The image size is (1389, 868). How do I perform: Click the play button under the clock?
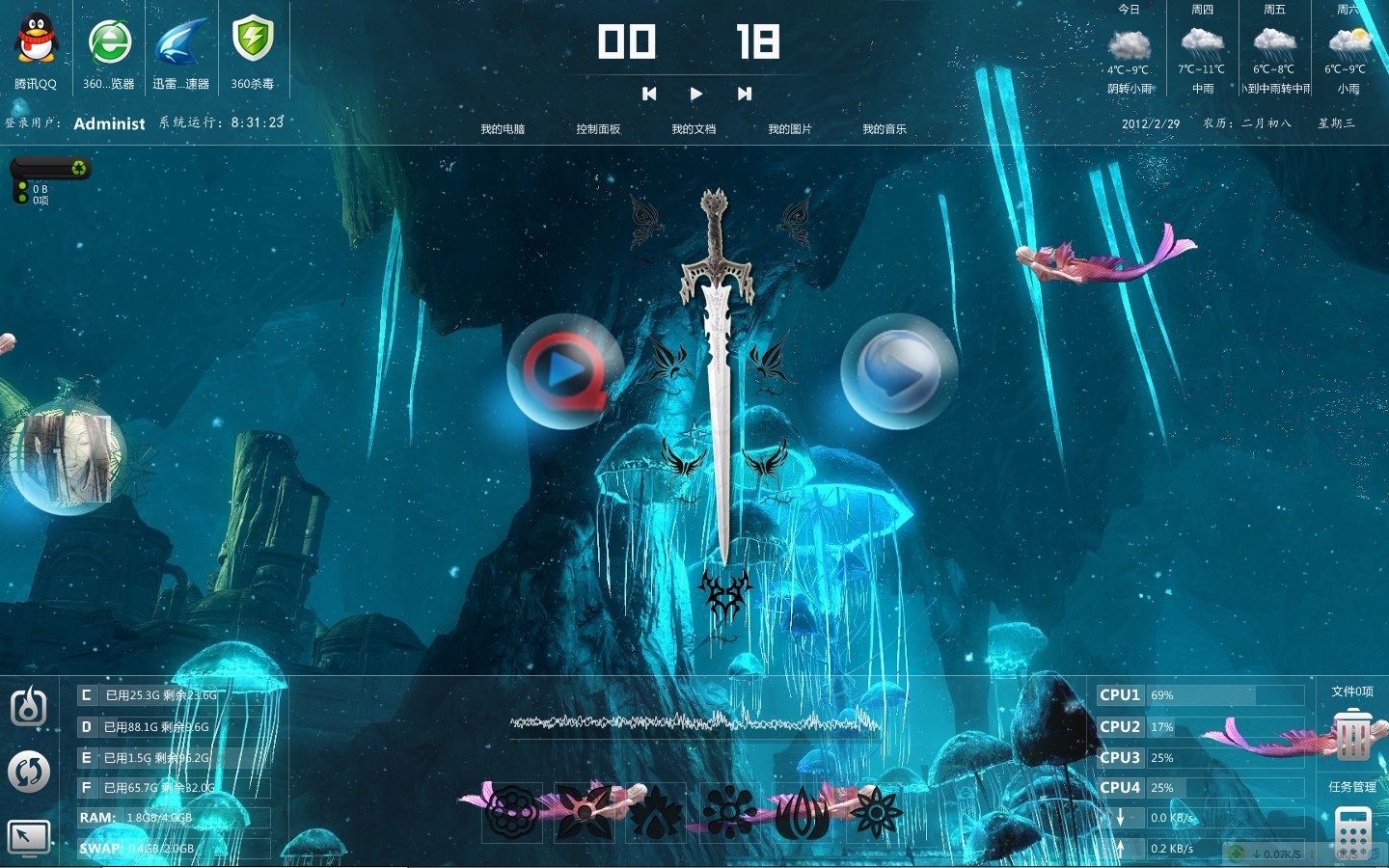(696, 94)
